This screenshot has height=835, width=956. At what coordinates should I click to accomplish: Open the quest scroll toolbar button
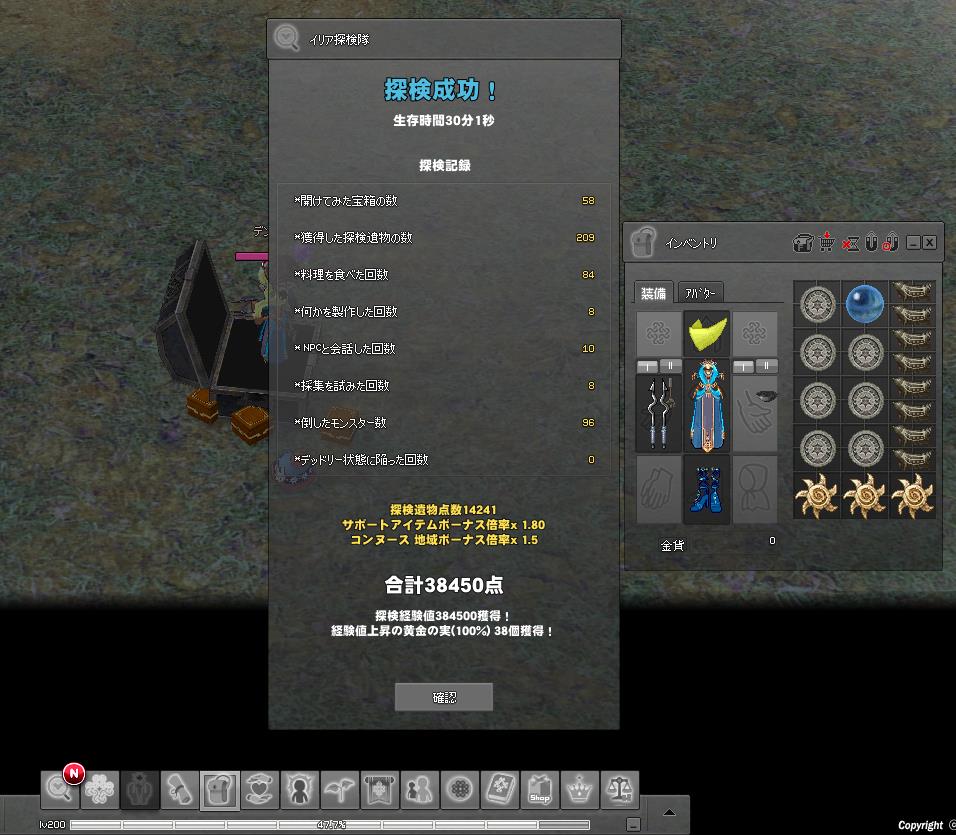coord(179,790)
